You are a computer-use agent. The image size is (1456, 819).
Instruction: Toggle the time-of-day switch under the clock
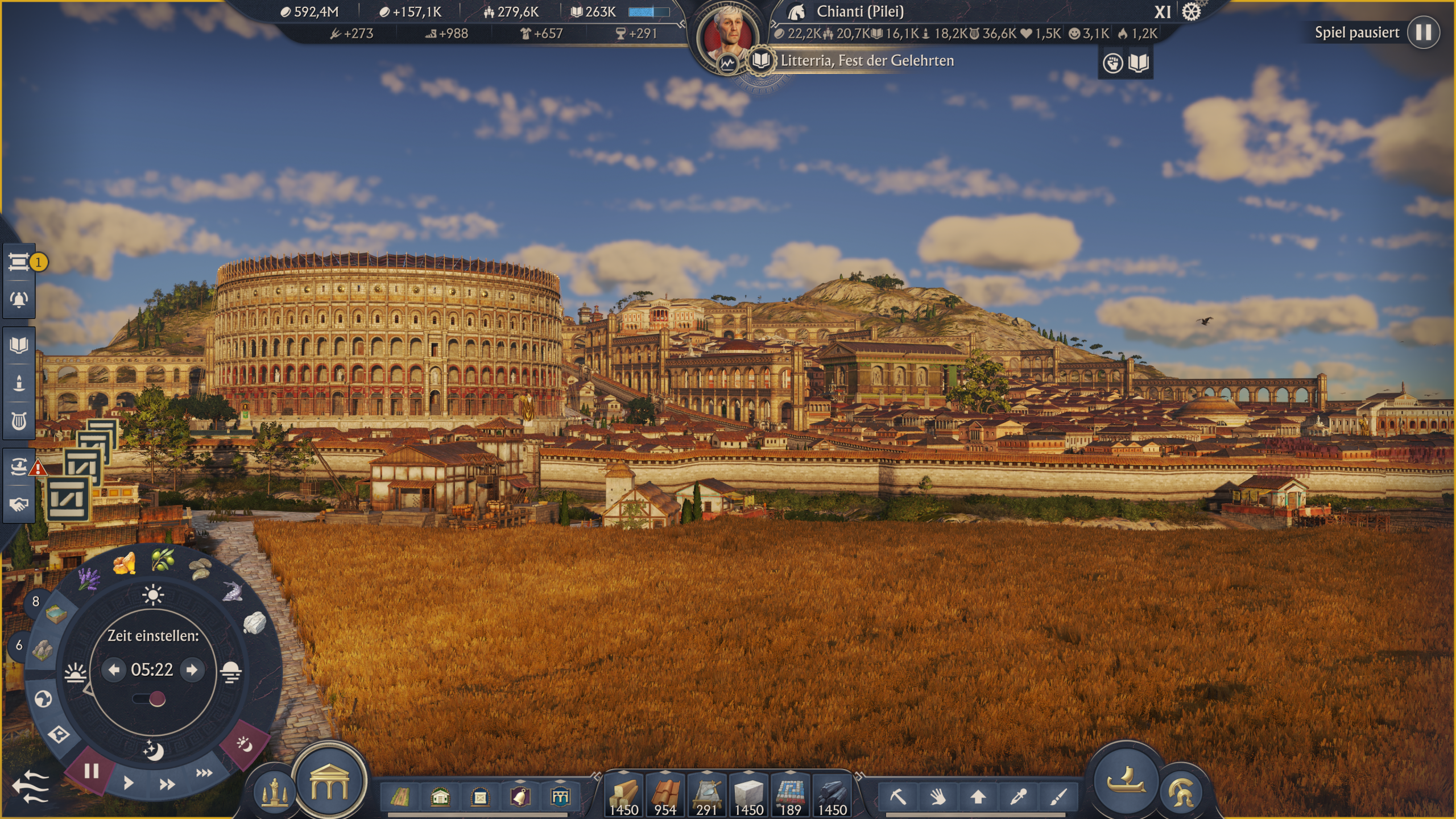click(x=150, y=699)
